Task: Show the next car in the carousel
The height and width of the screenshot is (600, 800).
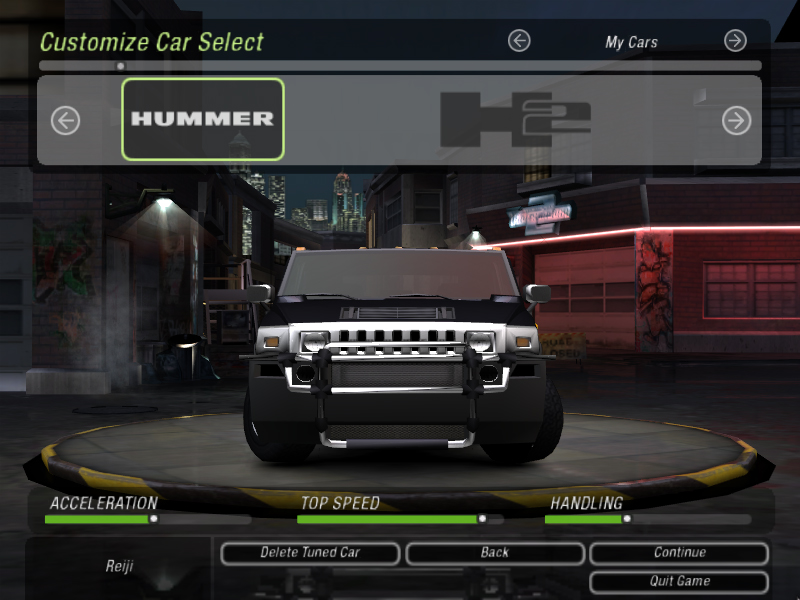Action: pos(736,121)
